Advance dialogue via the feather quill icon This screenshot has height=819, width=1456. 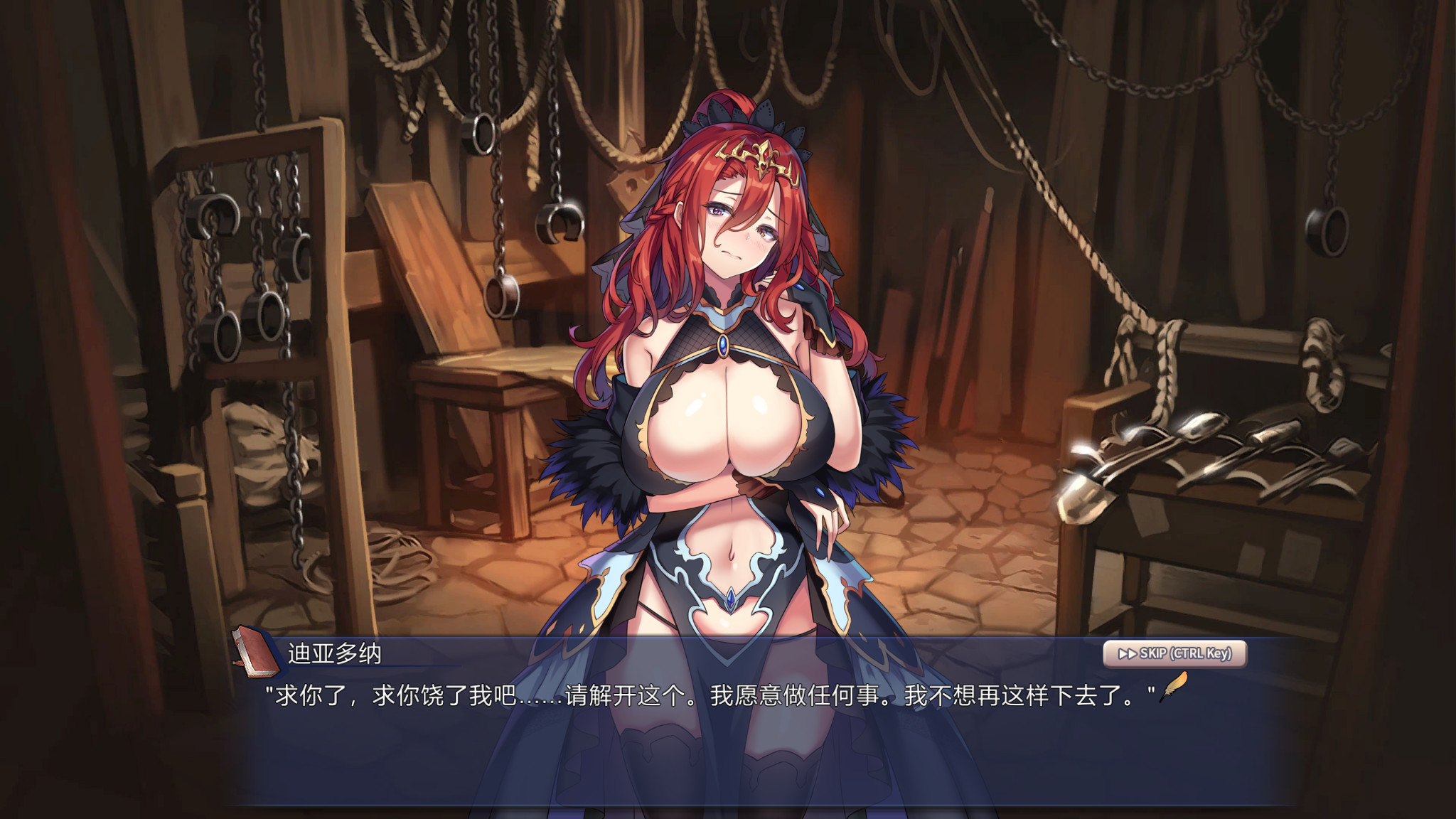1174,687
